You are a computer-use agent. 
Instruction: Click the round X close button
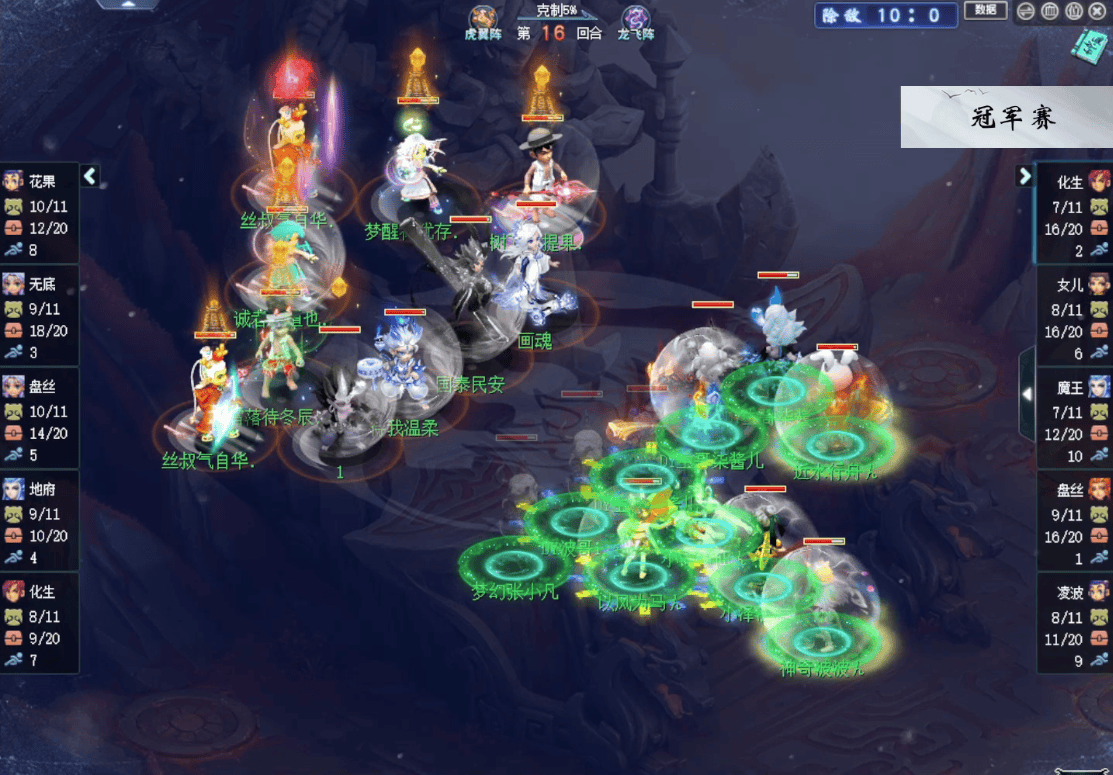(x=1097, y=12)
